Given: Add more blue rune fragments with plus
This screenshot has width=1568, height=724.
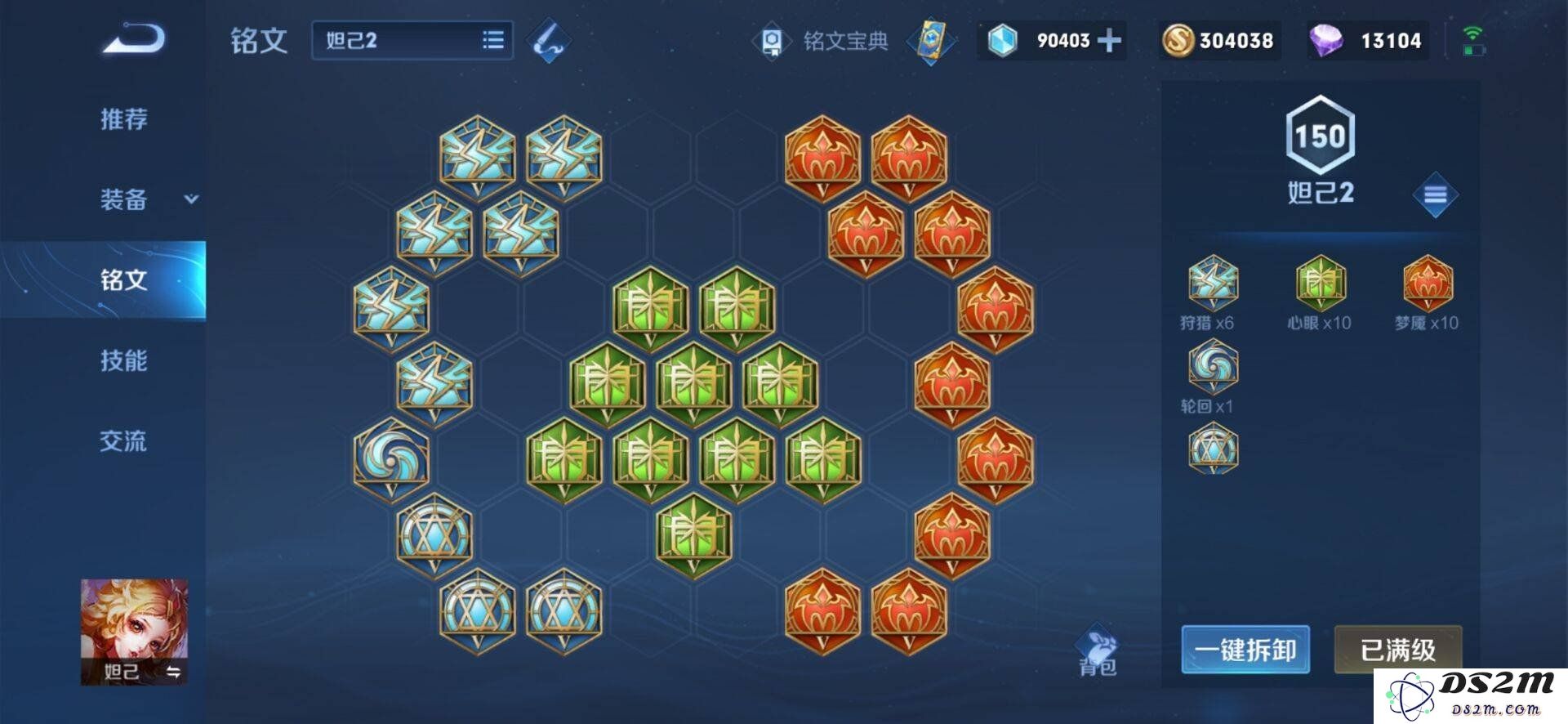Looking at the screenshot, I should [1108, 40].
